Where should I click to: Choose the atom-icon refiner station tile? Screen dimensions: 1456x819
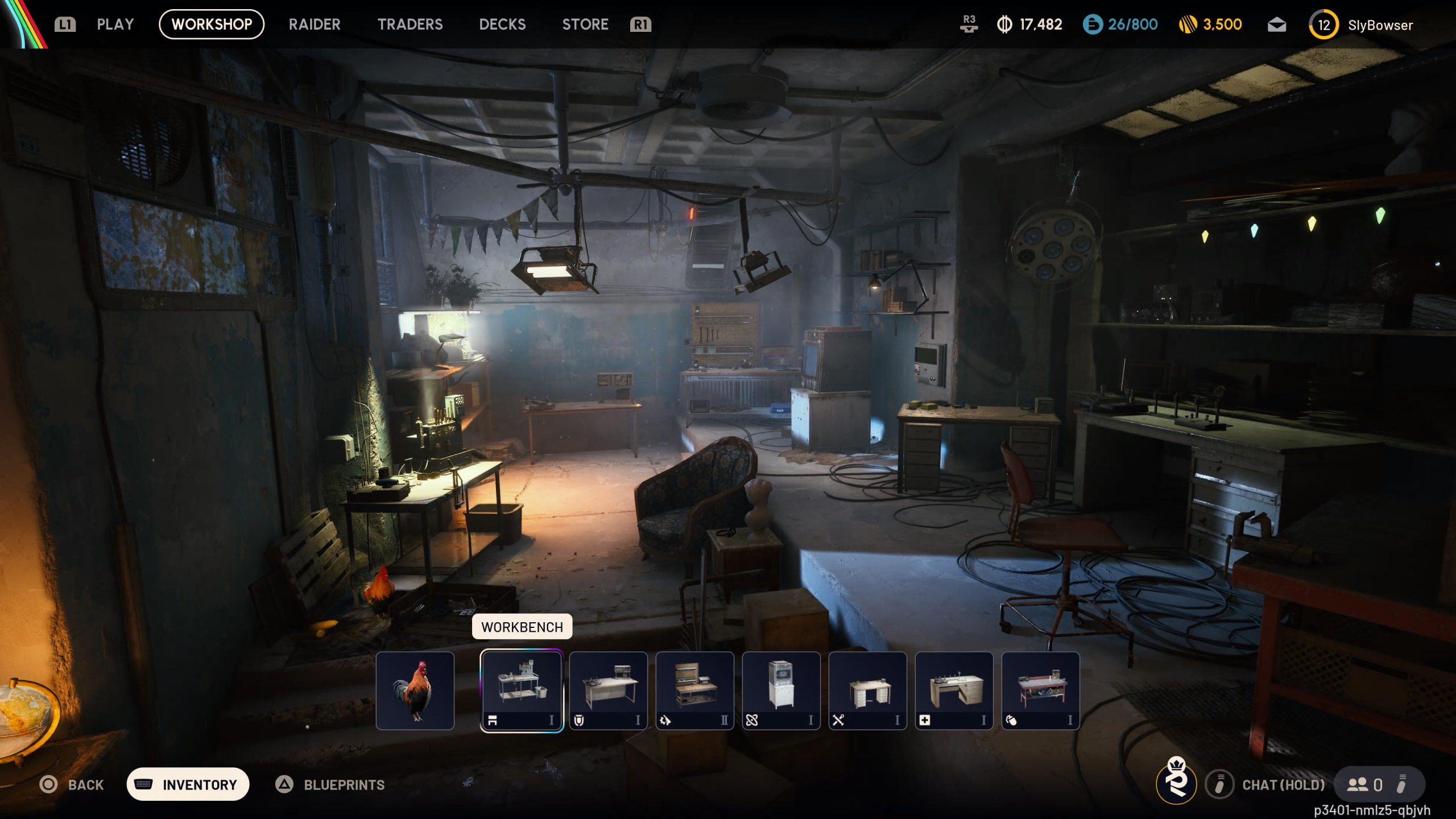781,690
